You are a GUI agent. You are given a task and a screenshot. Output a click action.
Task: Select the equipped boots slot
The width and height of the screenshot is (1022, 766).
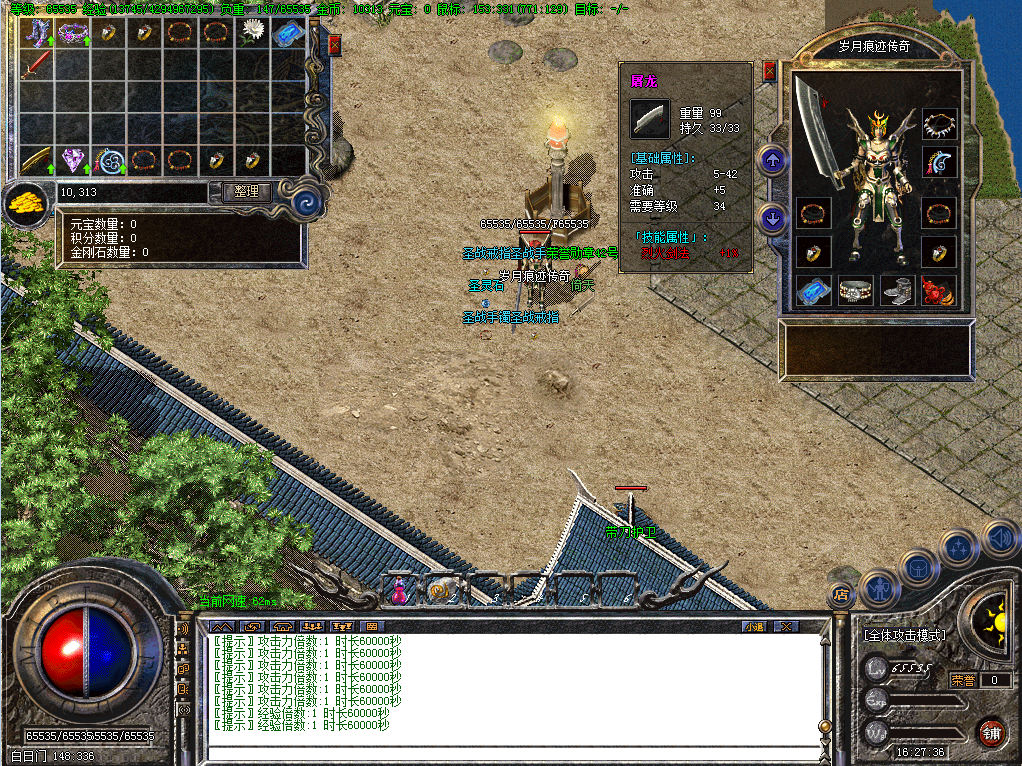(x=897, y=291)
